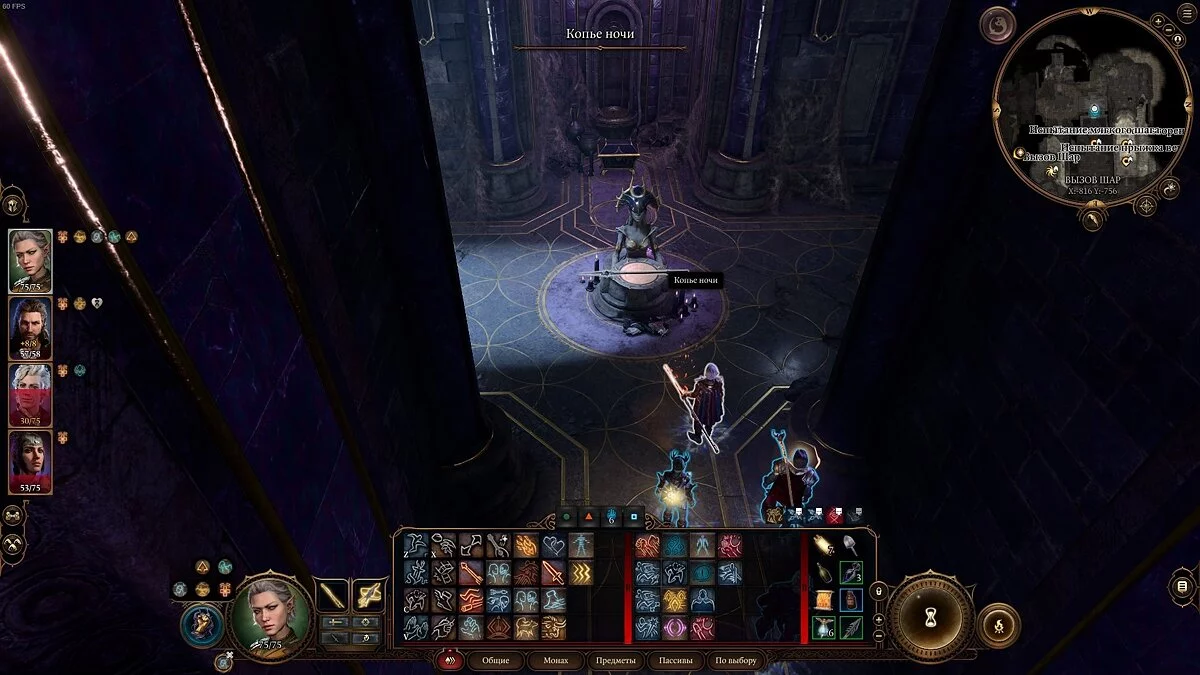Select the companion portrait with 53/75 health

(30, 459)
